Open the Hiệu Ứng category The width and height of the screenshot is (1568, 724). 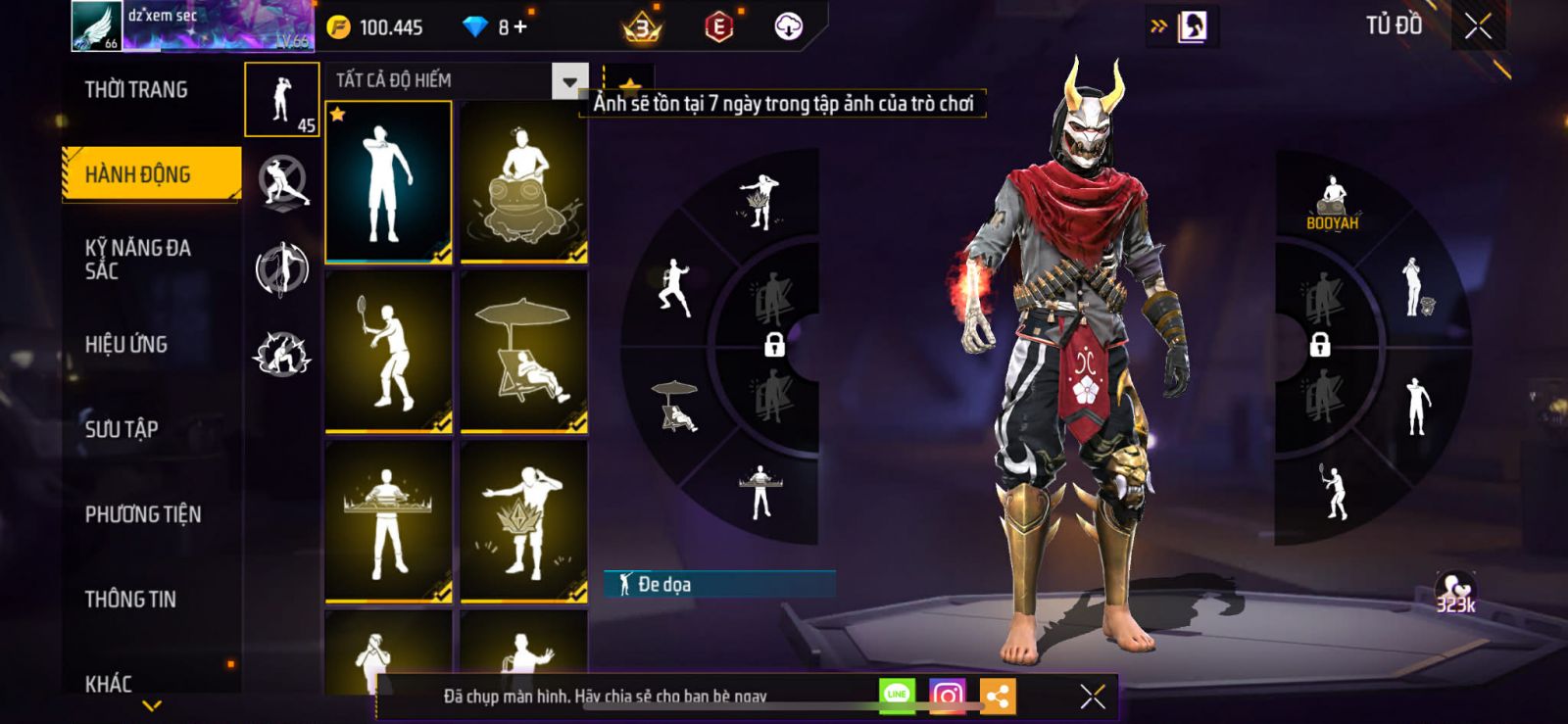tap(126, 344)
